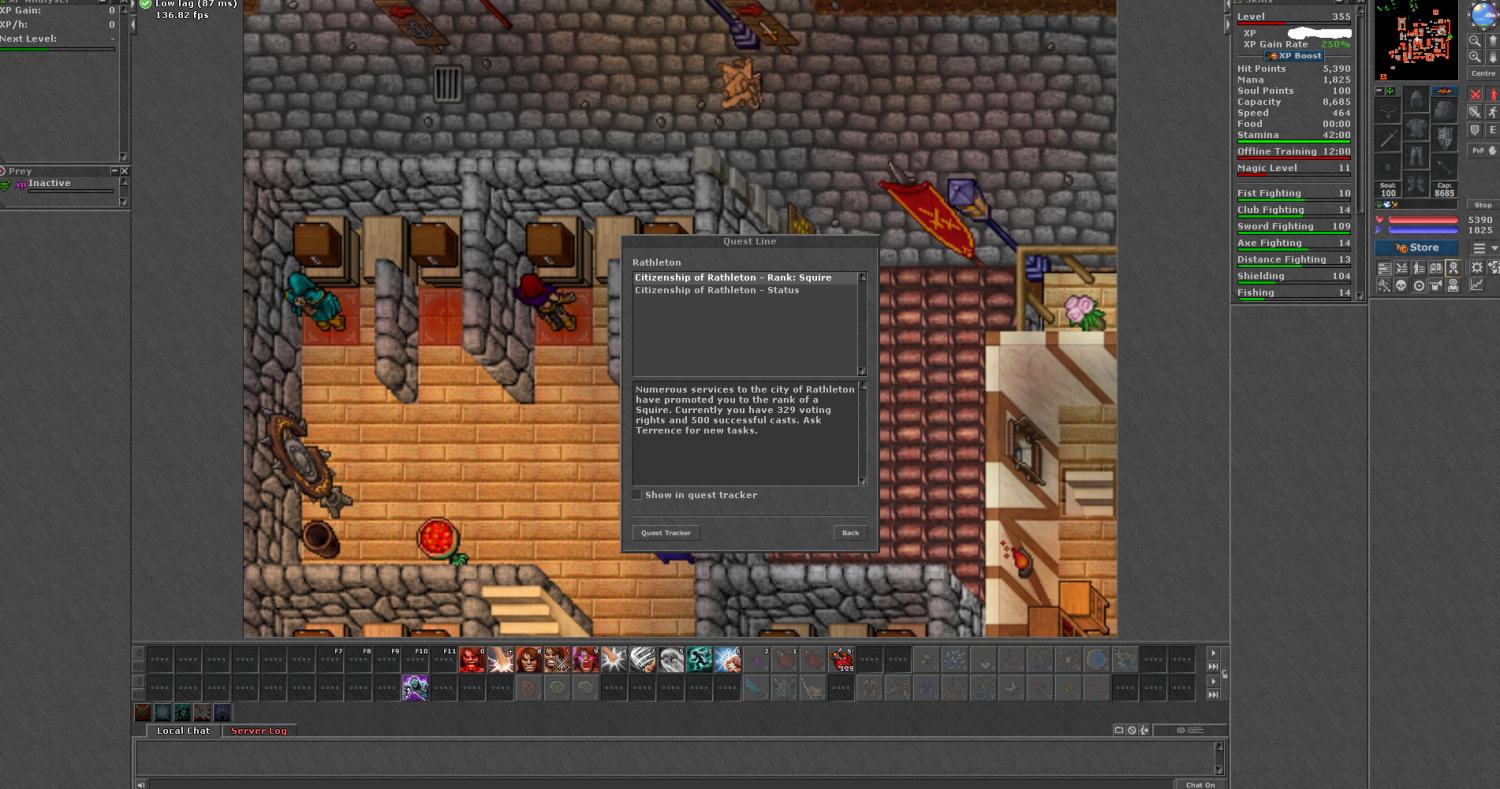Open the Quest Tracker
This screenshot has height=789, width=1500.
click(666, 533)
